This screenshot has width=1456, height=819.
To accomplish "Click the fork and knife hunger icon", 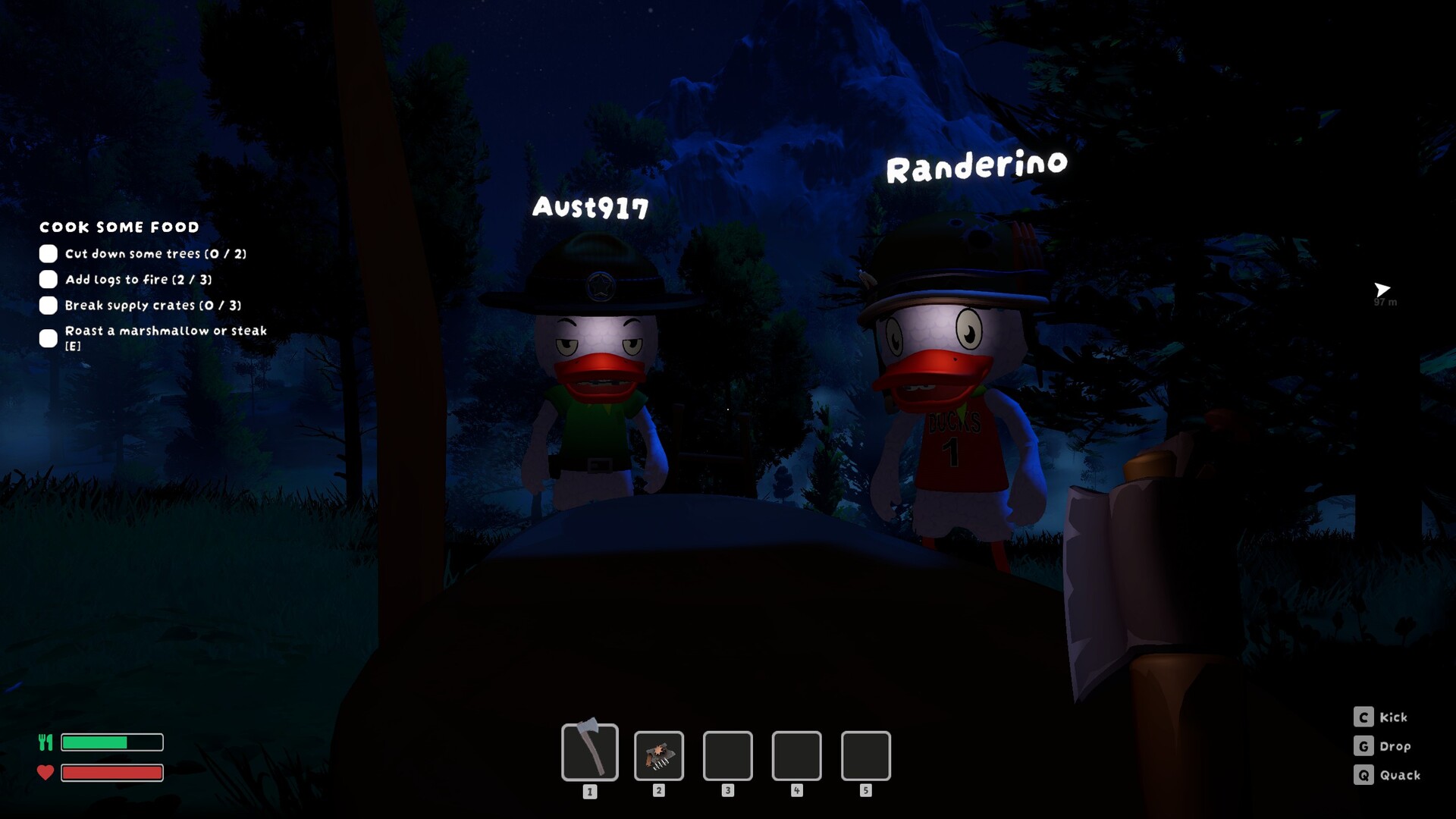I will click(x=45, y=742).
